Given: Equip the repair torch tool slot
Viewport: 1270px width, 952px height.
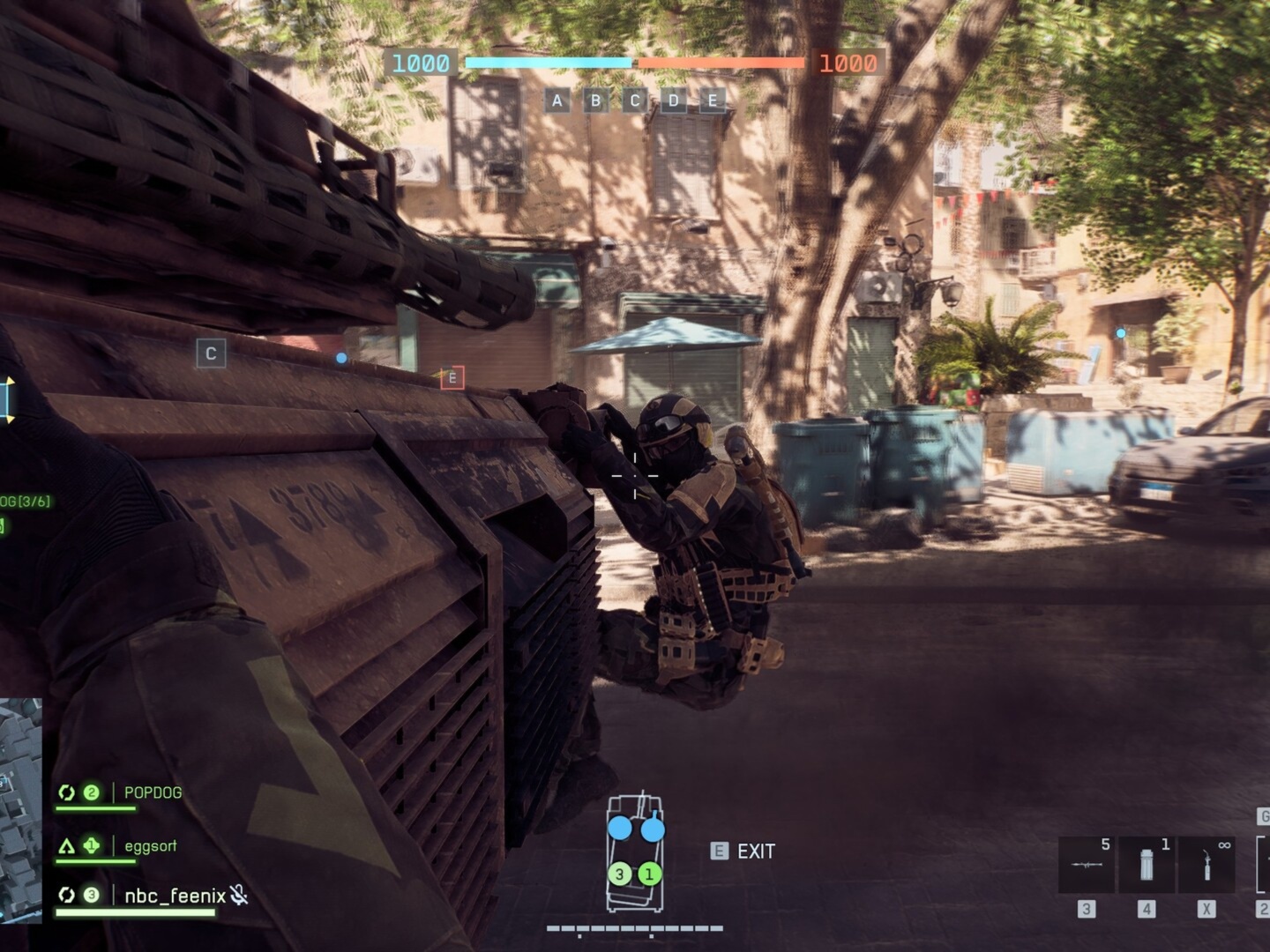Looking at the screenshot, I should click(1206, 865).
